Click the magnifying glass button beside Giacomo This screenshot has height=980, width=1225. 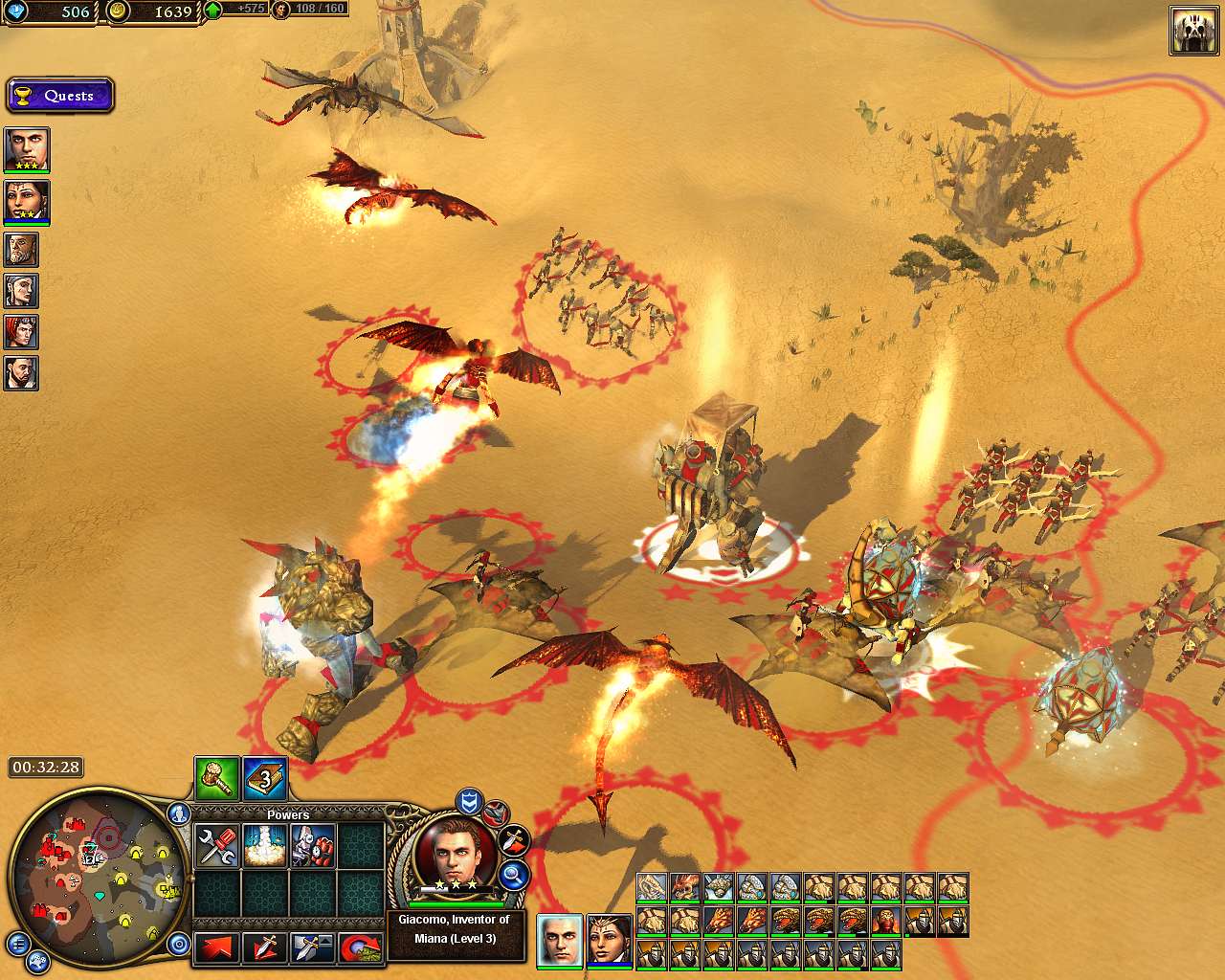coord(514,873)
